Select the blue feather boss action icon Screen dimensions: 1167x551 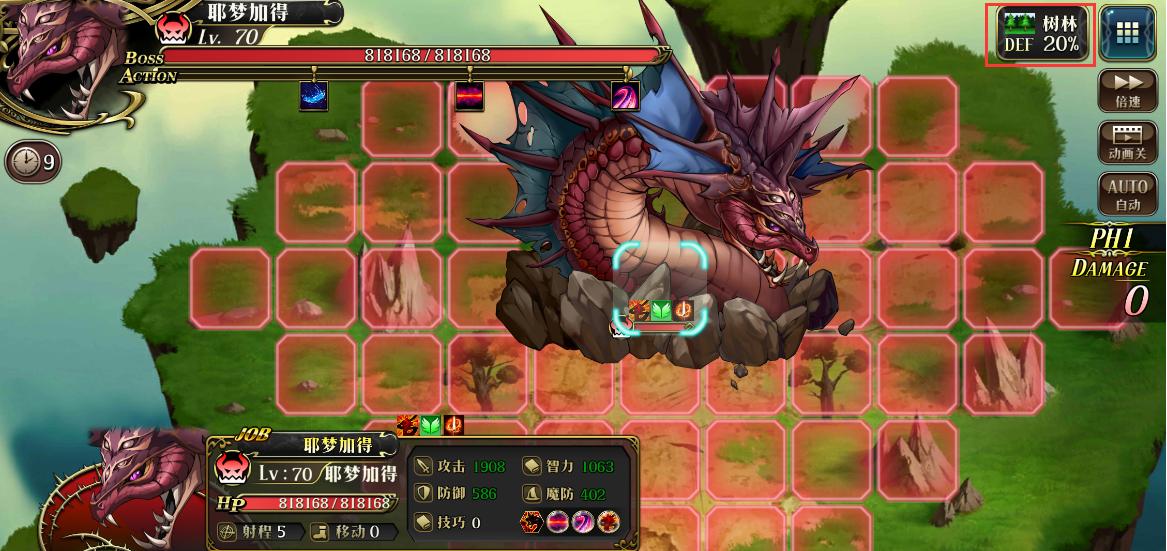pyautogui.click(x=313, y=96)
